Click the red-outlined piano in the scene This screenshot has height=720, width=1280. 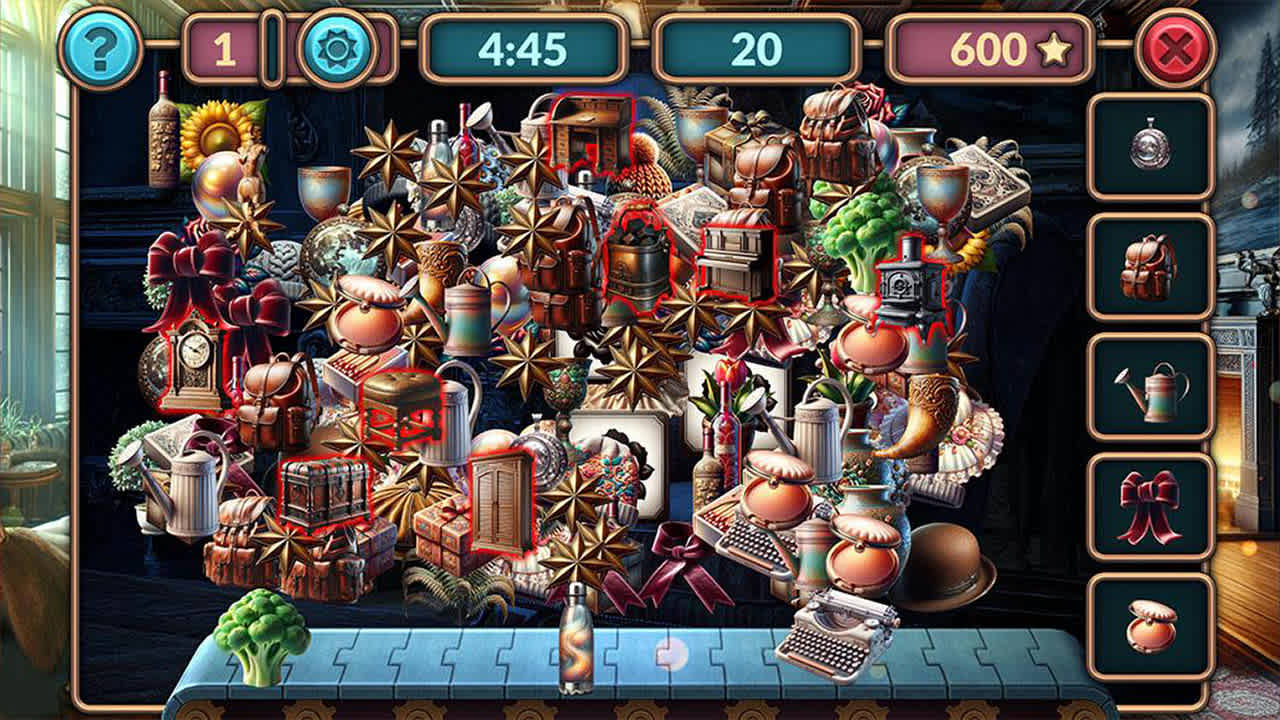tap(740, 260)
